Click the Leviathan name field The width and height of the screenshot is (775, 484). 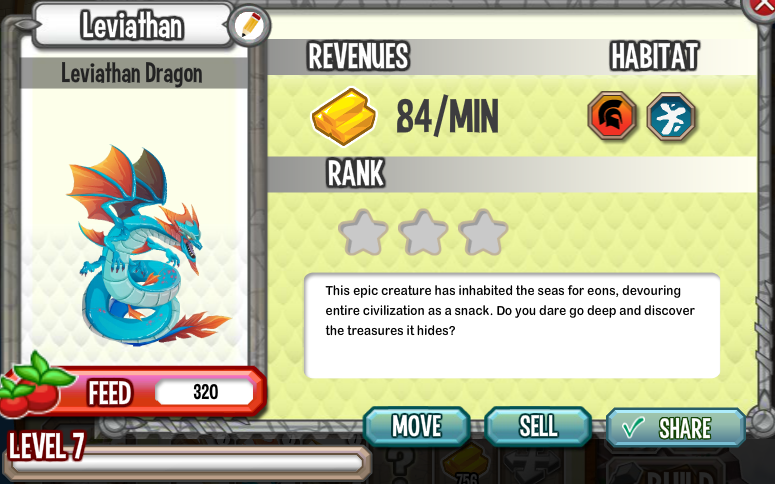tap(132, 26)
